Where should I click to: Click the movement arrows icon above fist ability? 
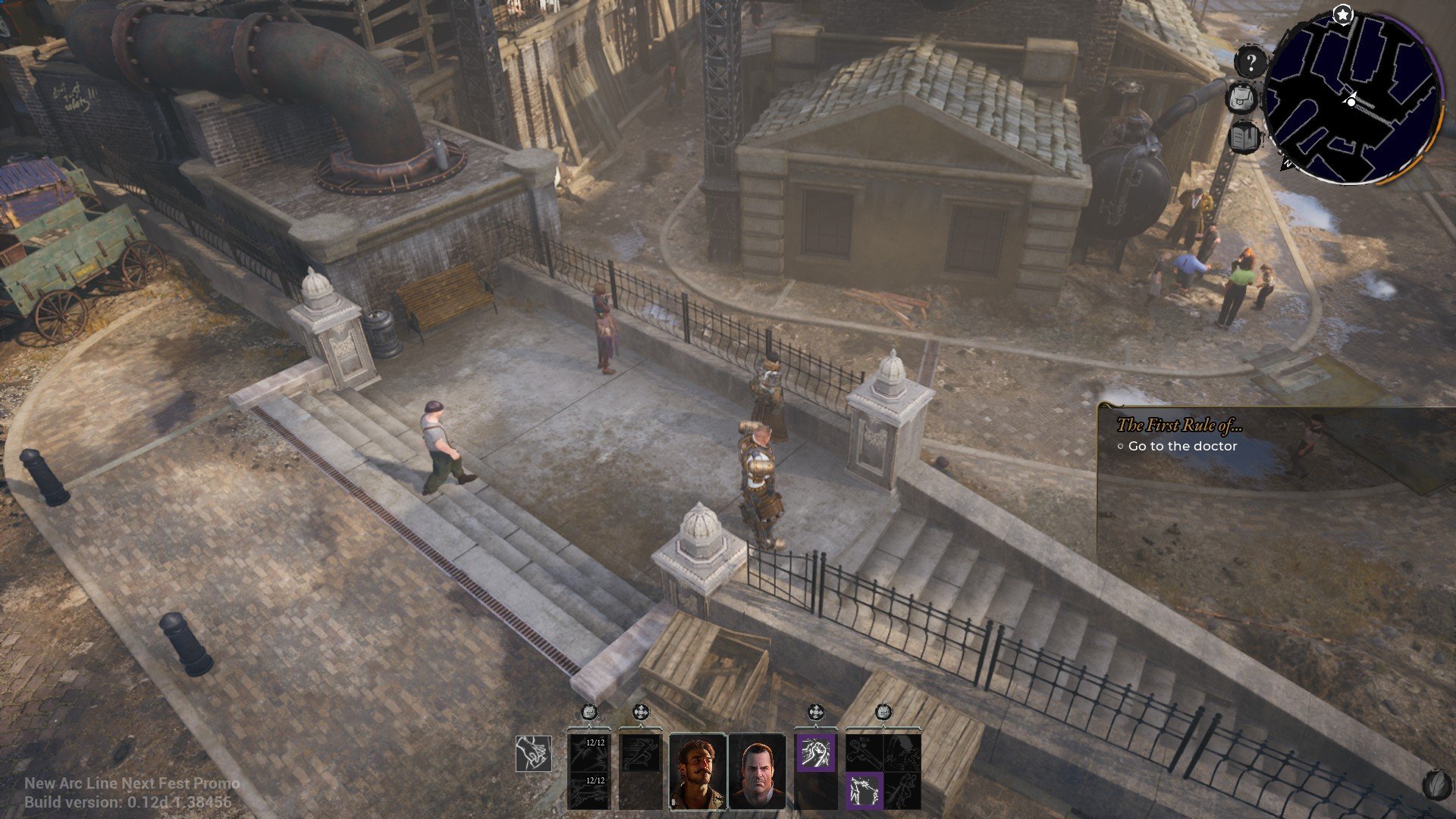coord(815,712)
